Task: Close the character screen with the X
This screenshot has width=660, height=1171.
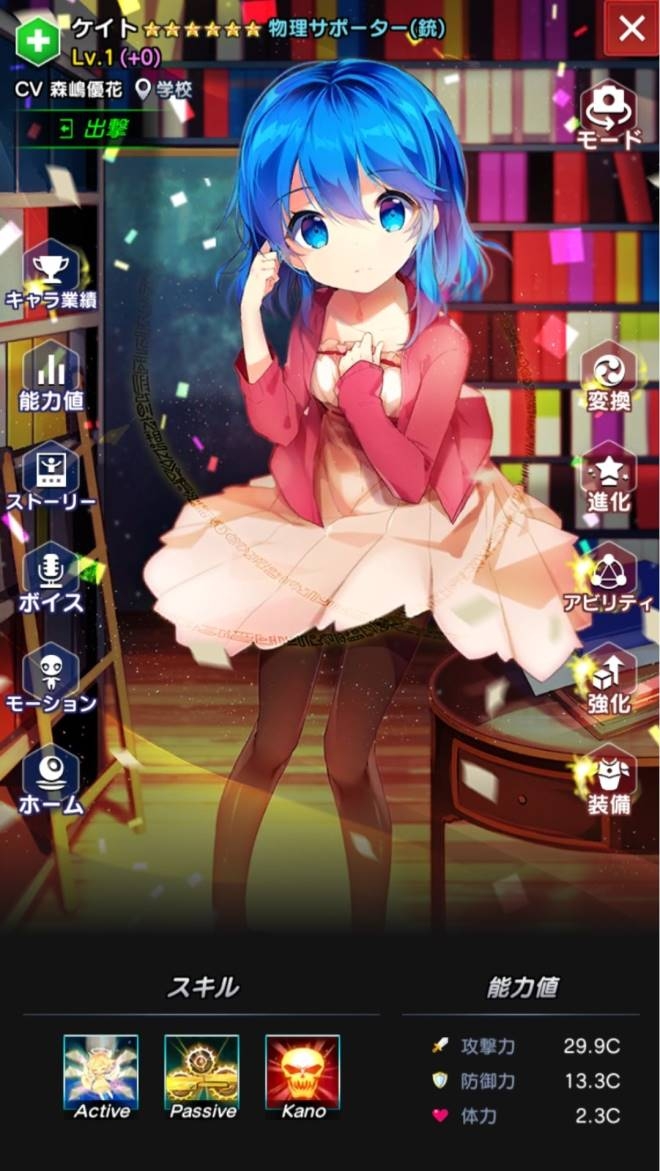Action: 632,29
